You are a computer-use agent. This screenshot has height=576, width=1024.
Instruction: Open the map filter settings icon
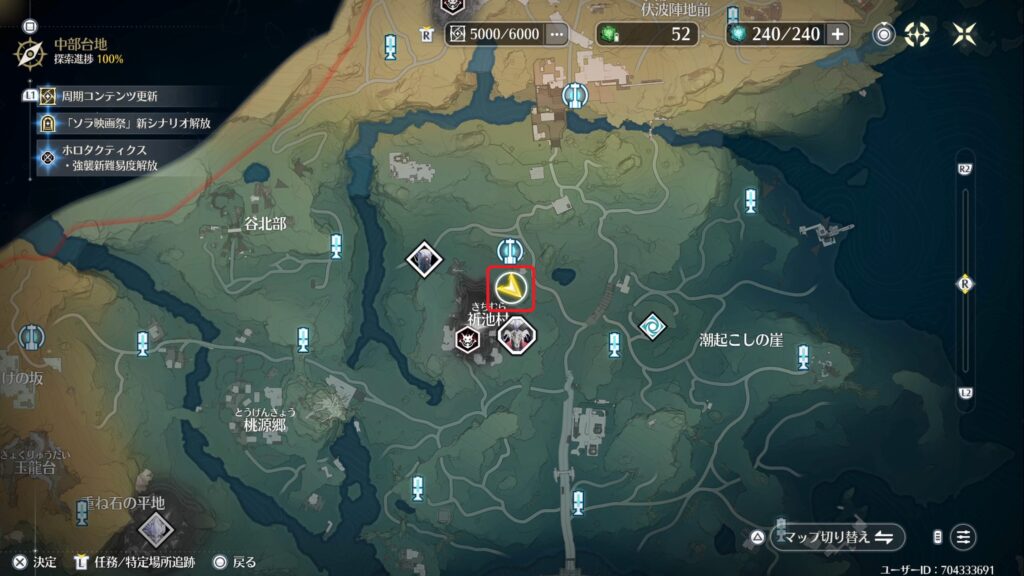point(963,537)
